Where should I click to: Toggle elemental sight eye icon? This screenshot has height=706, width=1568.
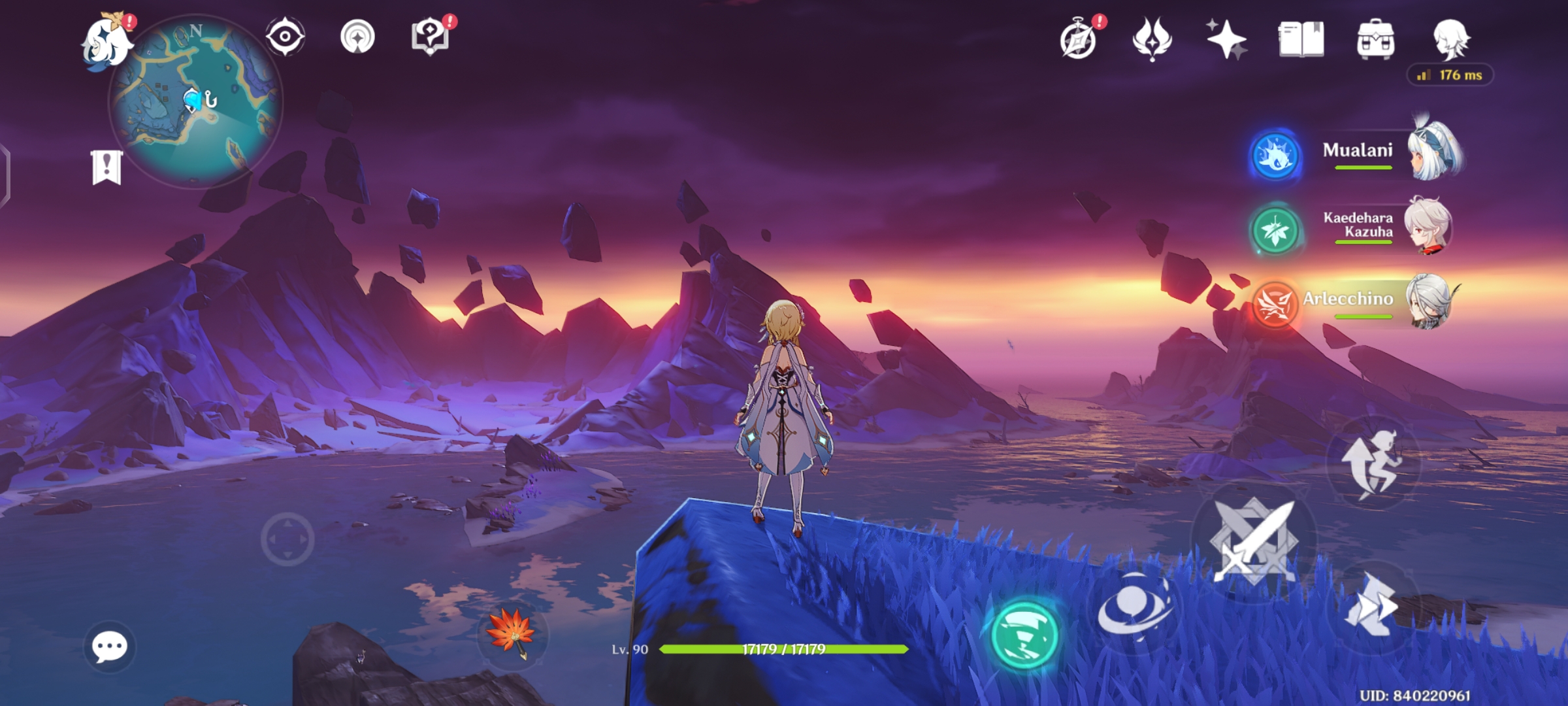click(285, 37)
